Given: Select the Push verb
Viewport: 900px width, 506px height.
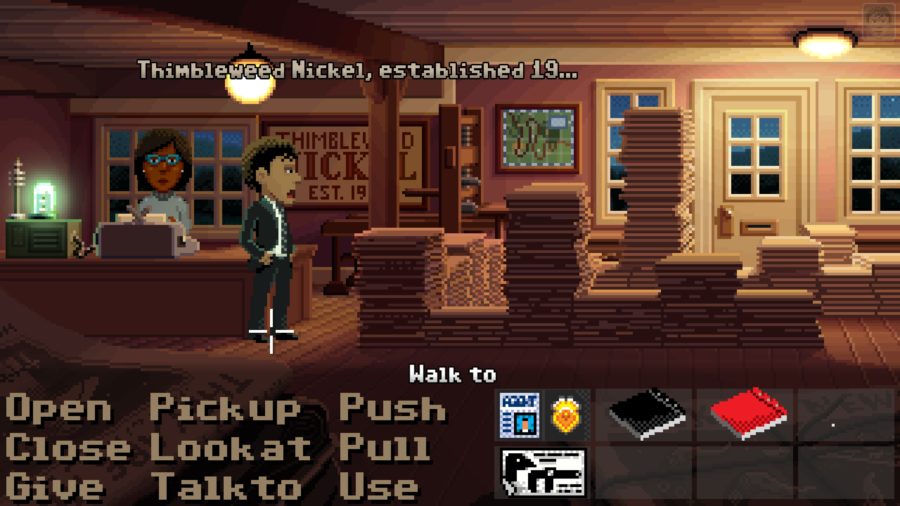Looking at the screenshot, I should coord(392,409).
